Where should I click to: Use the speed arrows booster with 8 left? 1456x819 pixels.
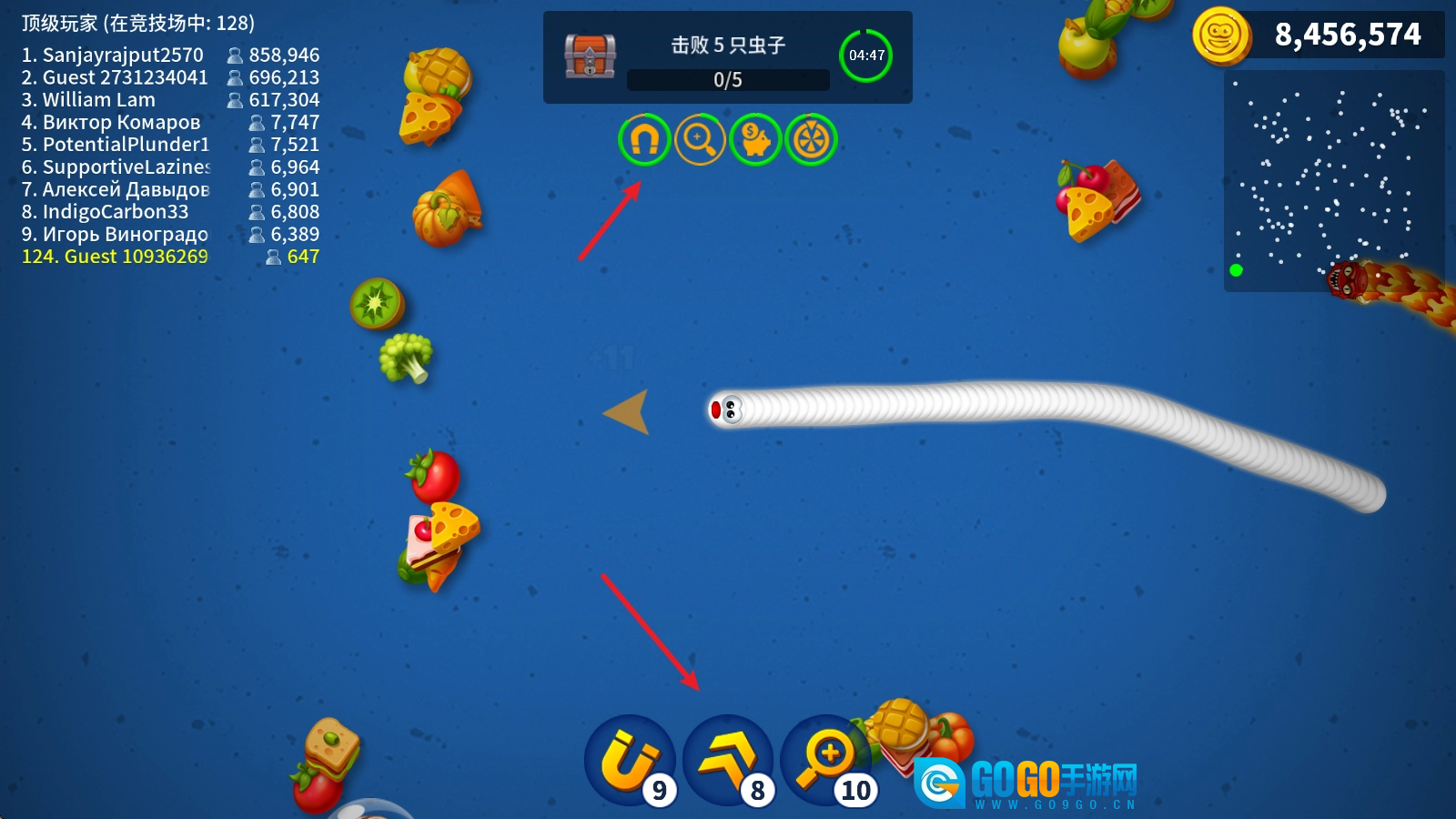tap(727, 761)
